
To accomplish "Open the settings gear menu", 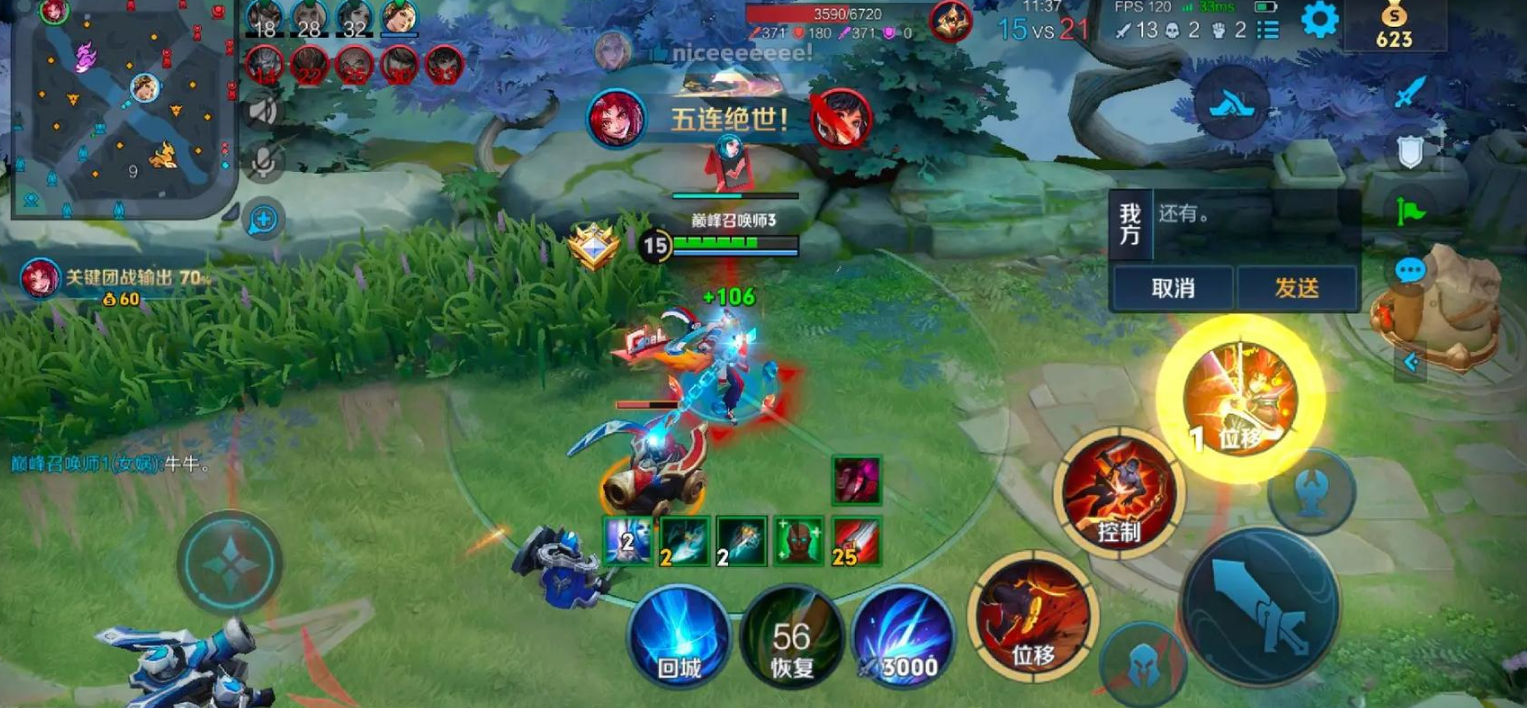I will point(1319,21).
